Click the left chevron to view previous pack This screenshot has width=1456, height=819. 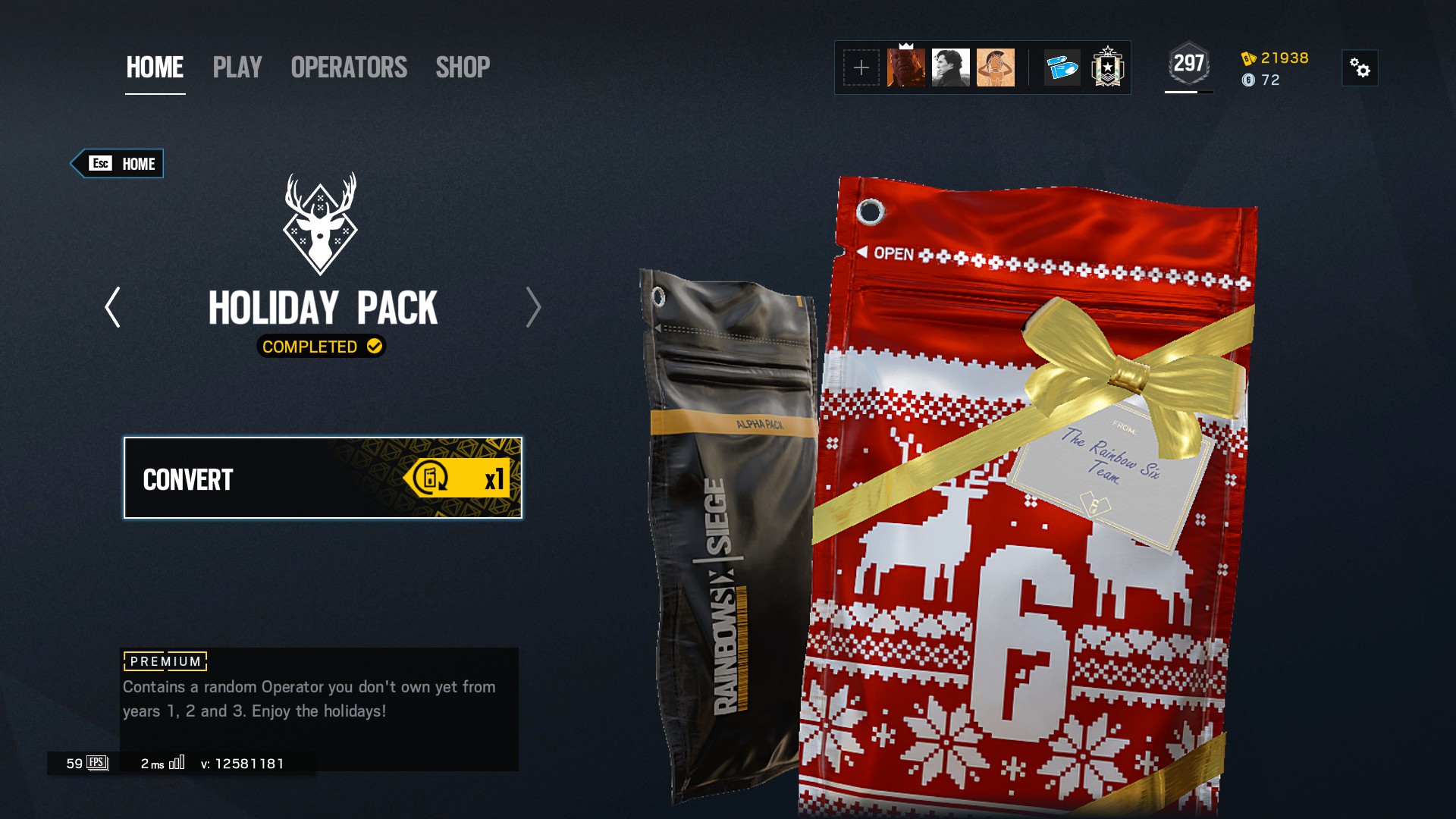pos(112,308)
